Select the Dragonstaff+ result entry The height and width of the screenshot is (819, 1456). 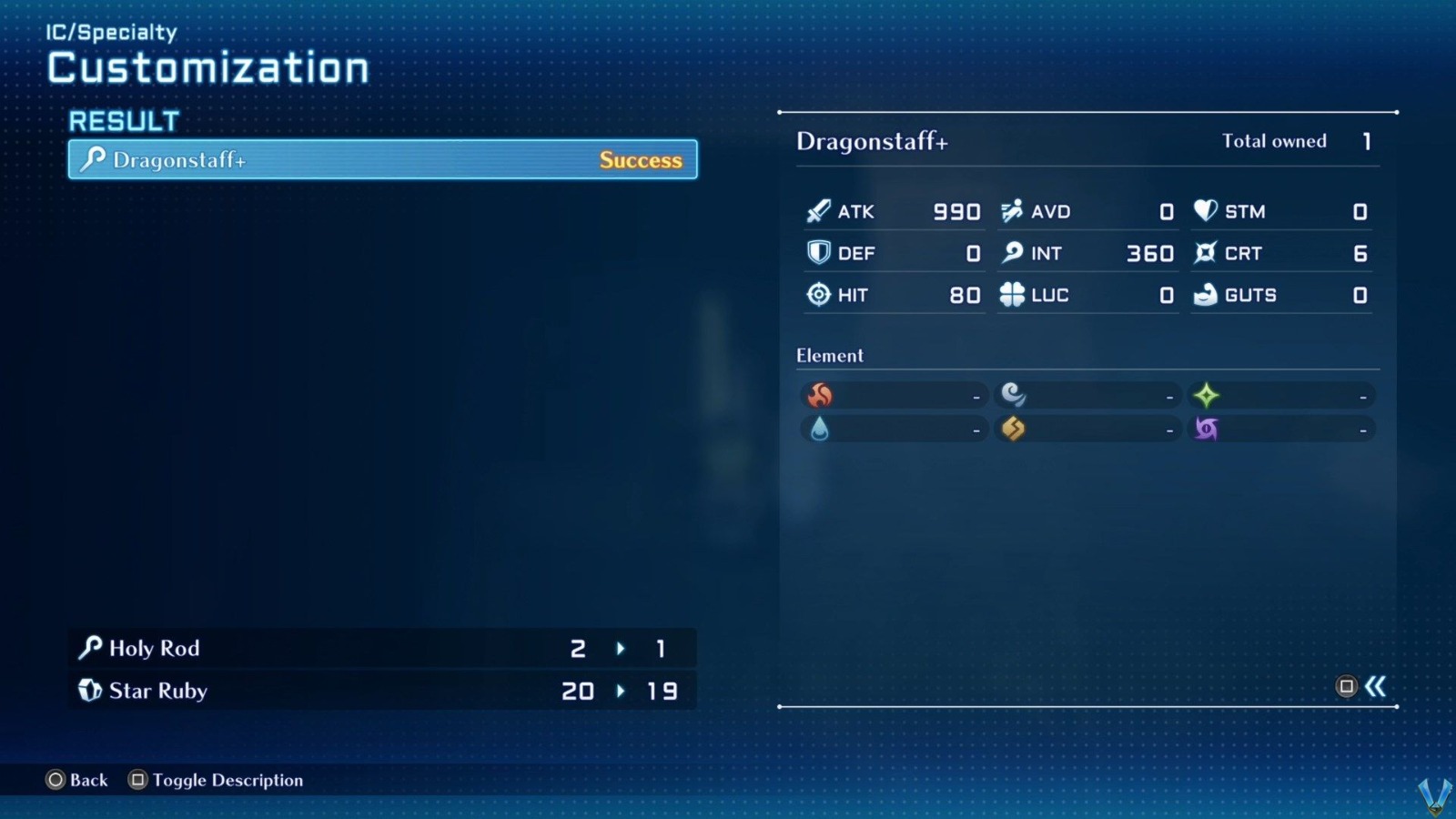(382, 159)
